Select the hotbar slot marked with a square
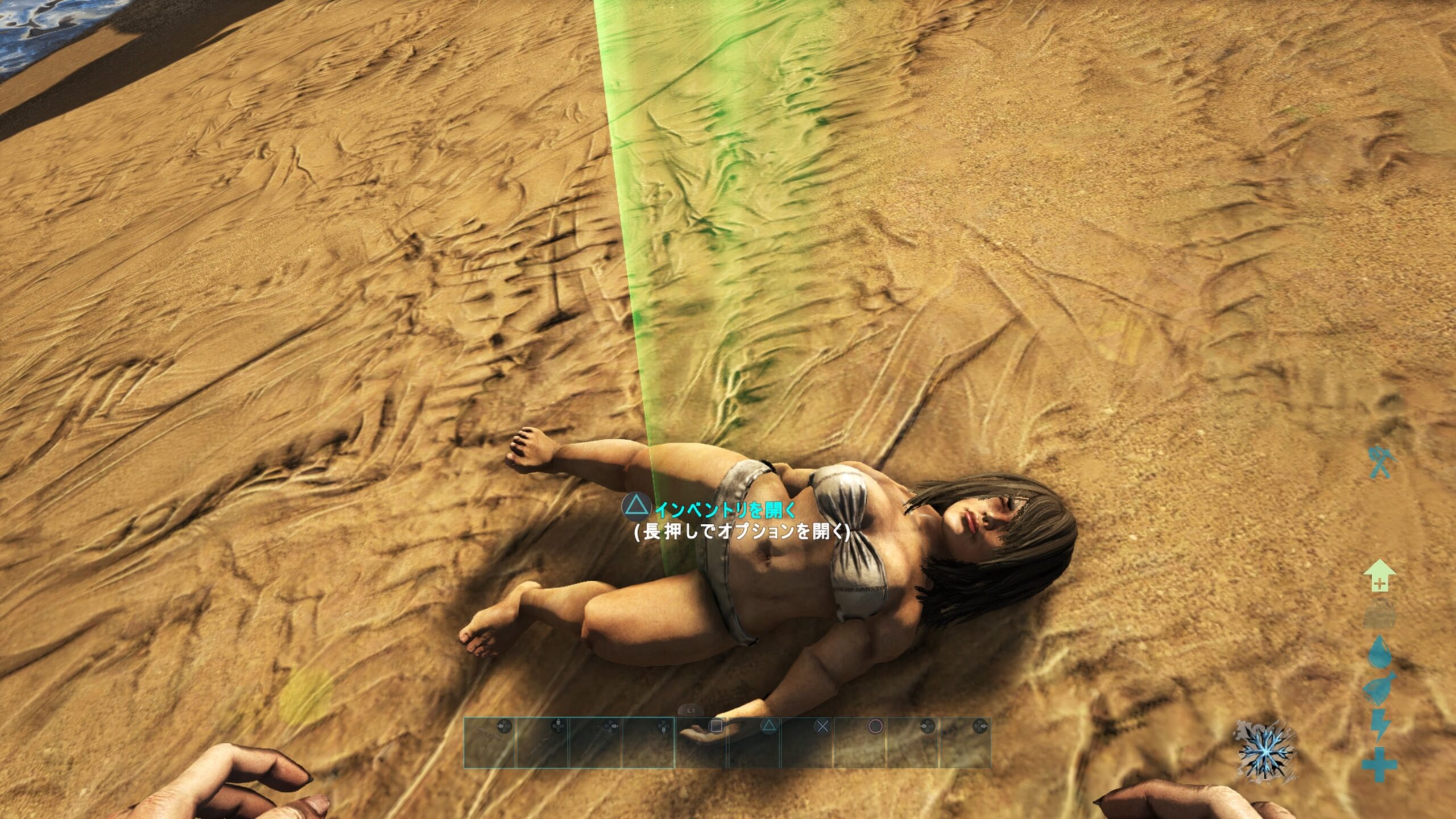Screen dimensions: 1456x819 pos(702,742)
